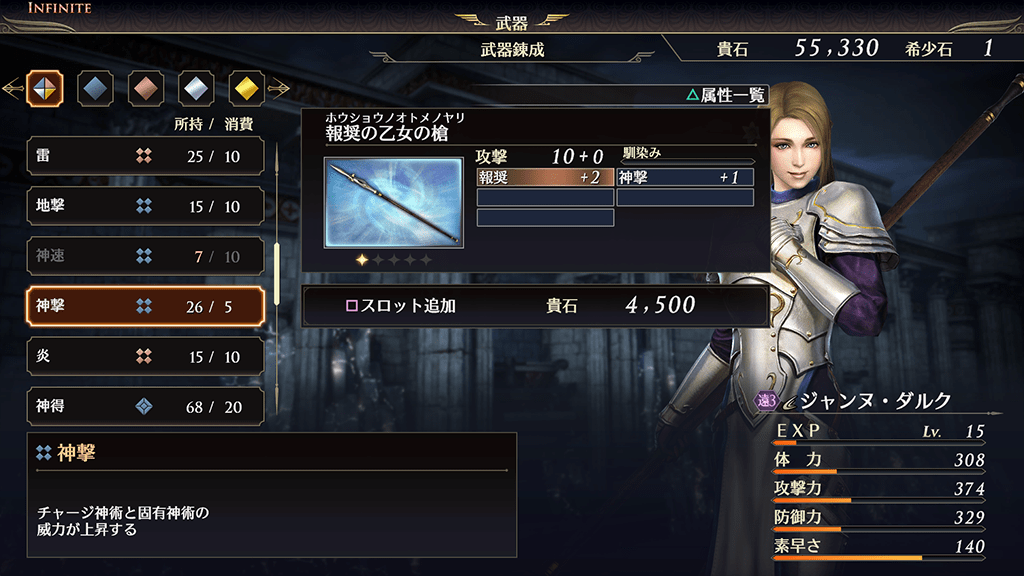Select the 報奨 +2 attribute slot
The image size is (1024, 576).
coord(545,177)
